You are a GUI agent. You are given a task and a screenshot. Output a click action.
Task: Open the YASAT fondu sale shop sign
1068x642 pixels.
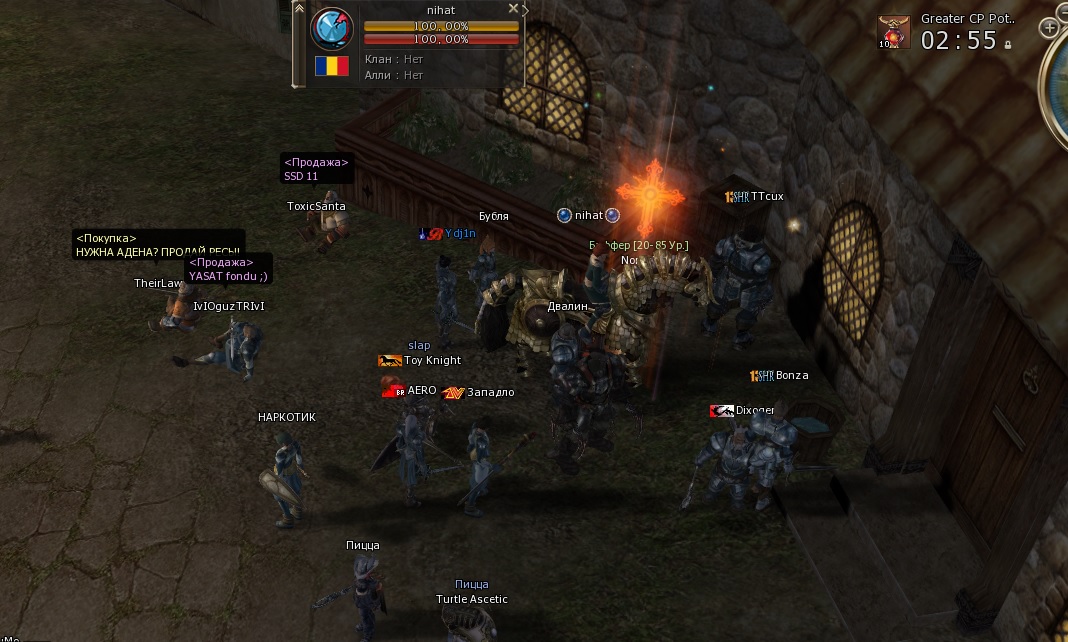pos(228,270)
